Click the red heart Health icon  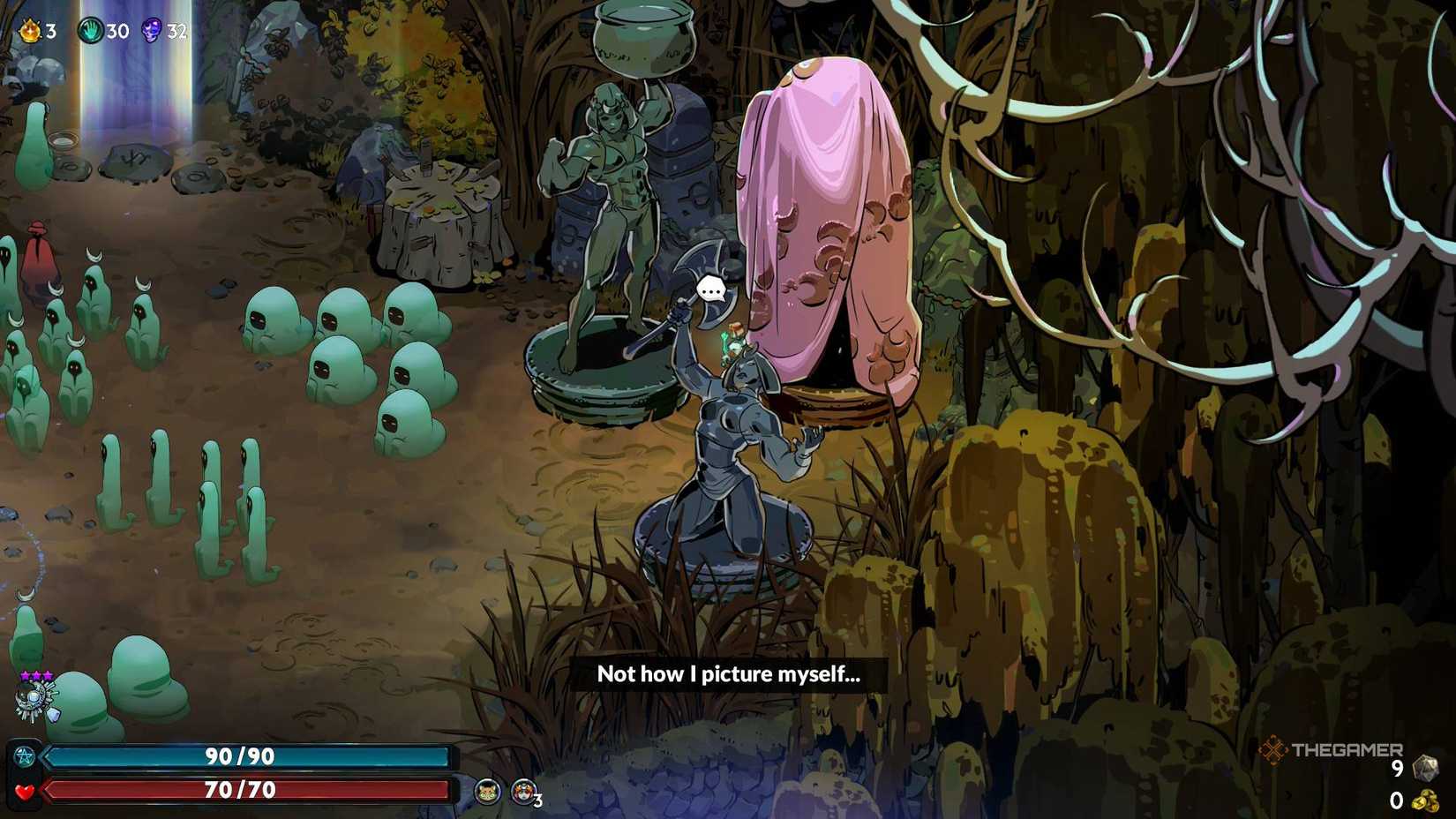click(x=26, y=790)
